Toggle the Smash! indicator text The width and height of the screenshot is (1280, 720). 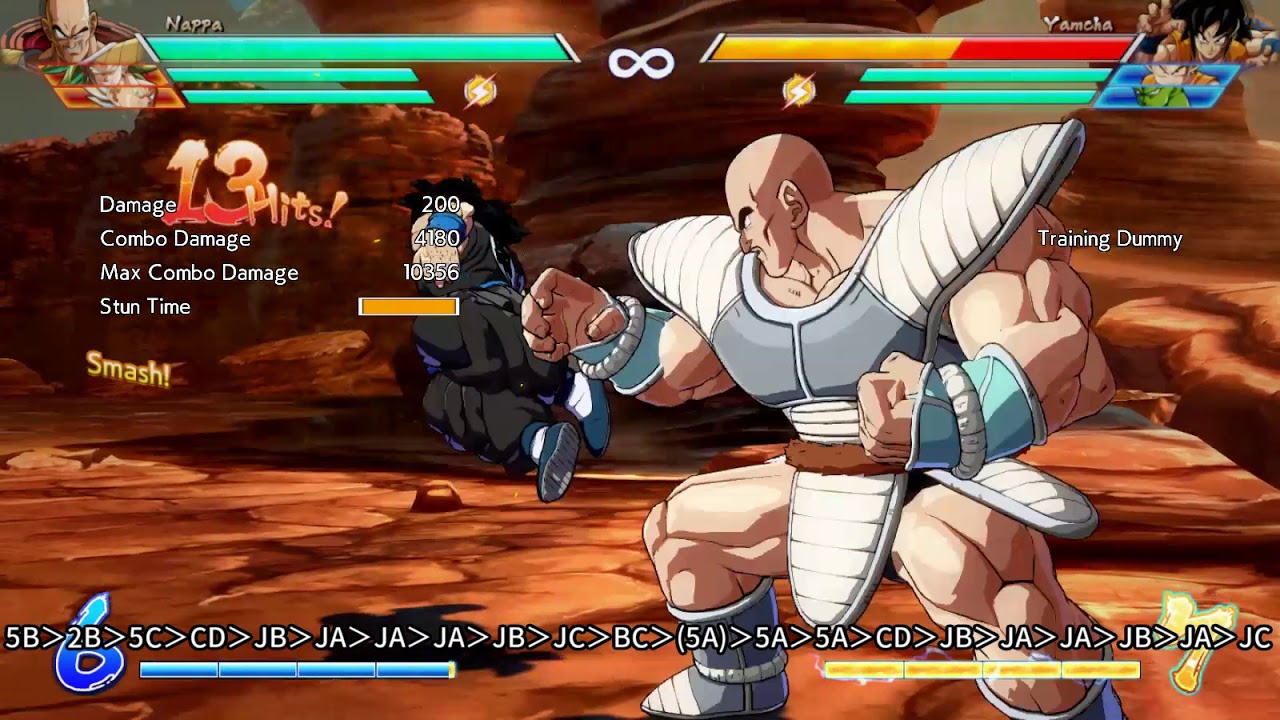pyautogui.click(x=130, y=370)
